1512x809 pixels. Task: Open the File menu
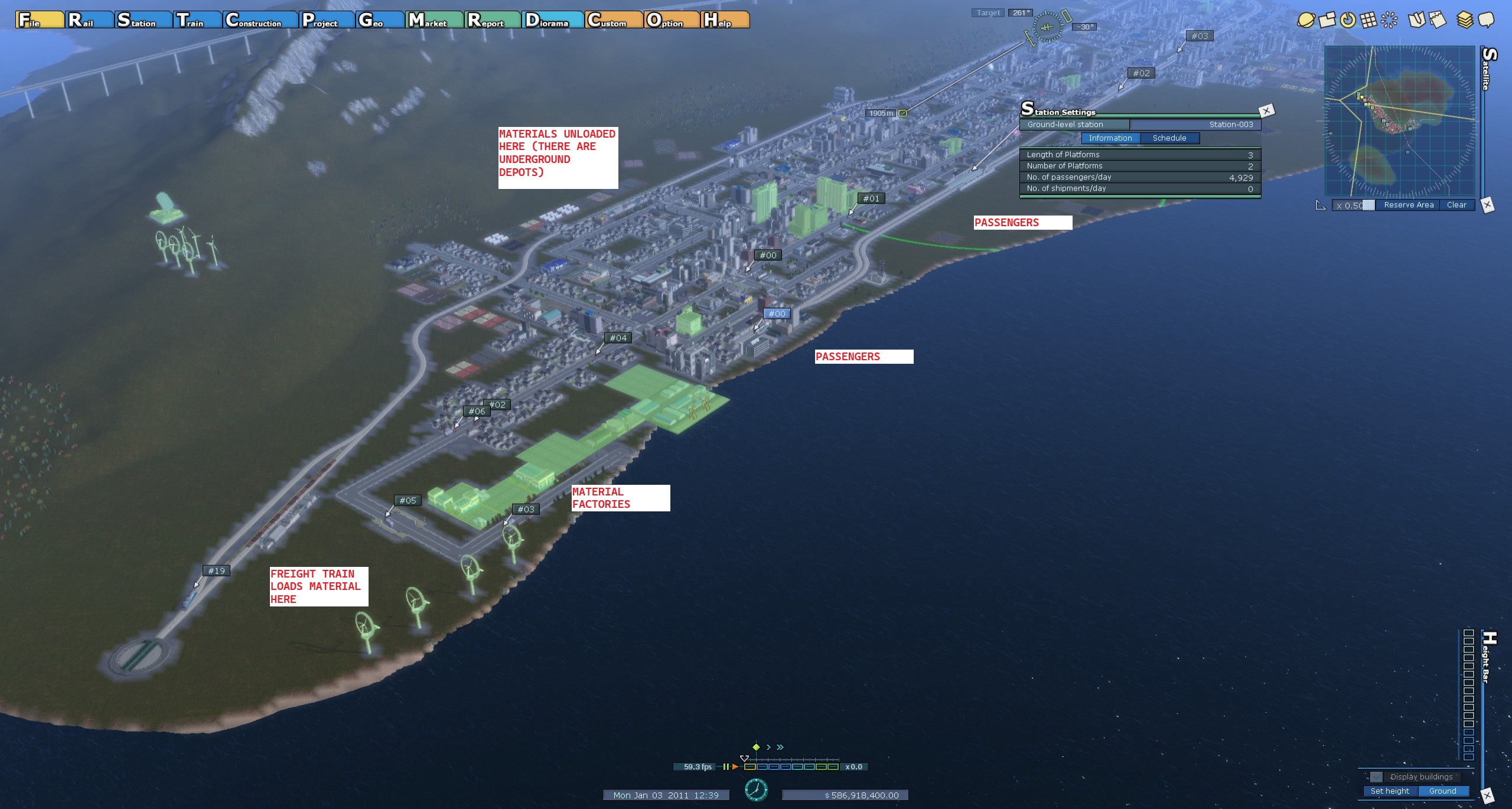[39, 20]
